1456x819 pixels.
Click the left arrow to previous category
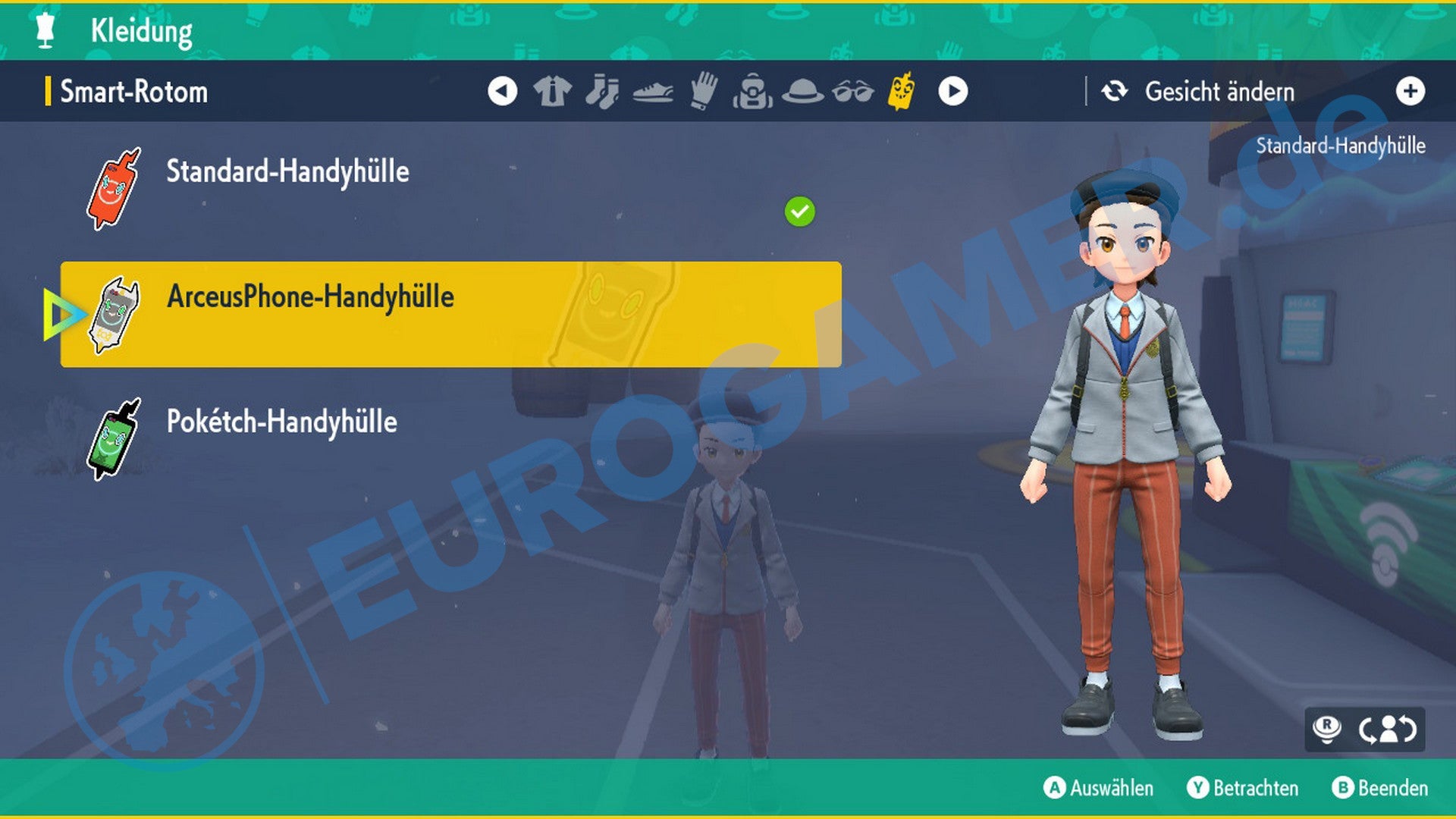tap(502, 90)
